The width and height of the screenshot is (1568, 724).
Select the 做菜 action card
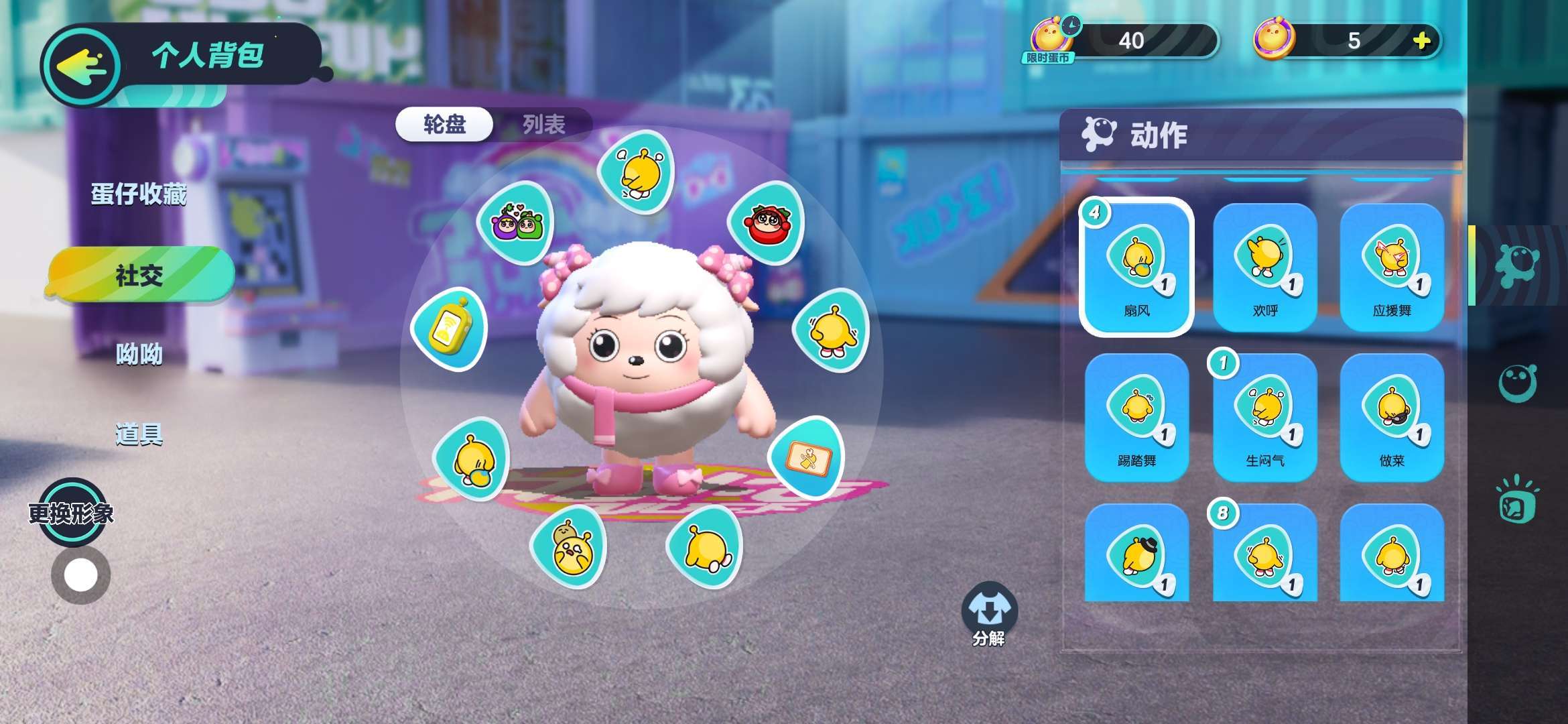click(1392, 417)
